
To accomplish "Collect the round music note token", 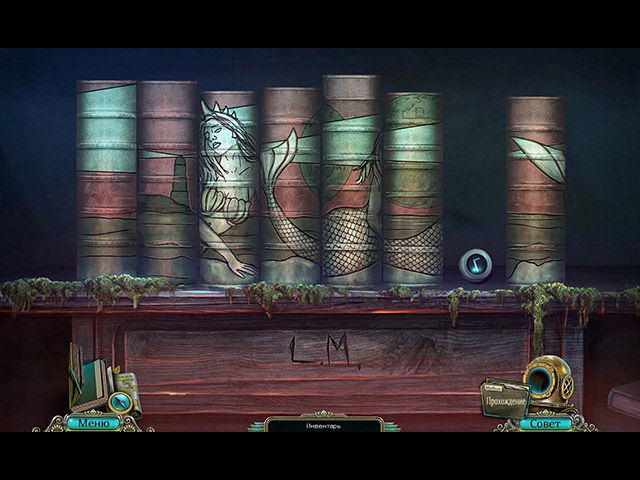I will pos(475,265).
